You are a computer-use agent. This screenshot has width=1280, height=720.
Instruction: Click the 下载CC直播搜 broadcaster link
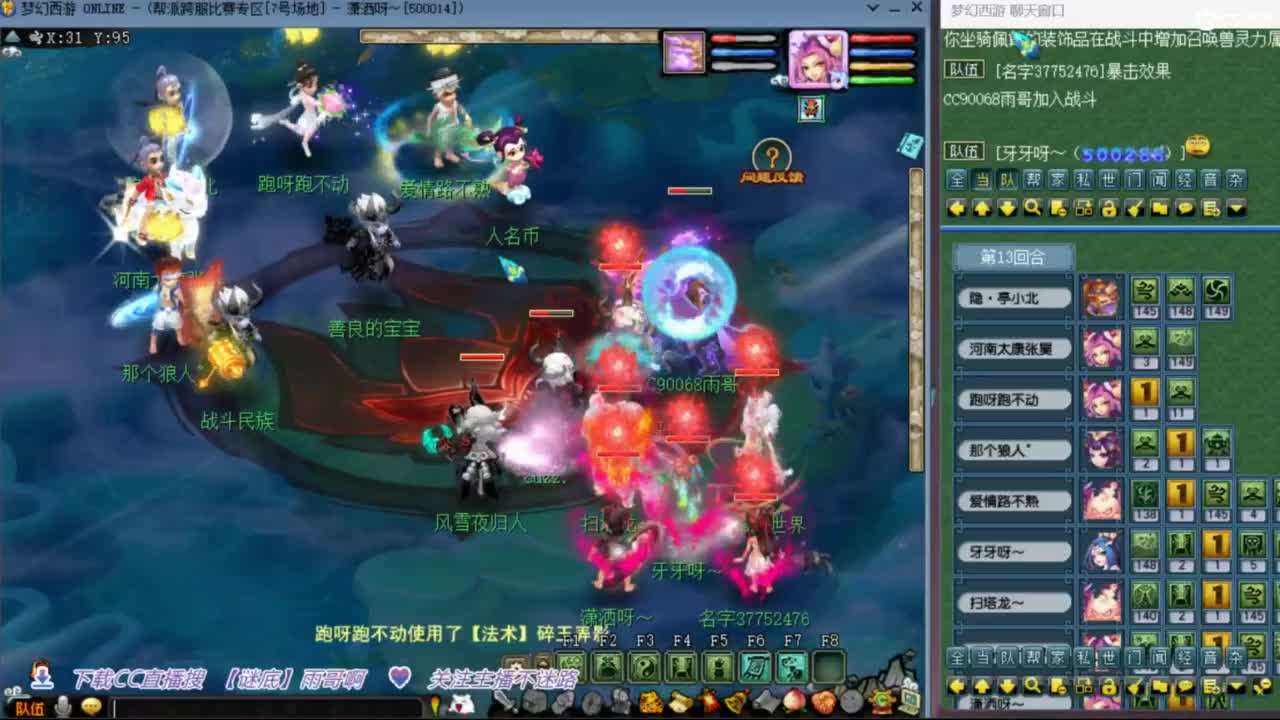[x=141, y=676]
